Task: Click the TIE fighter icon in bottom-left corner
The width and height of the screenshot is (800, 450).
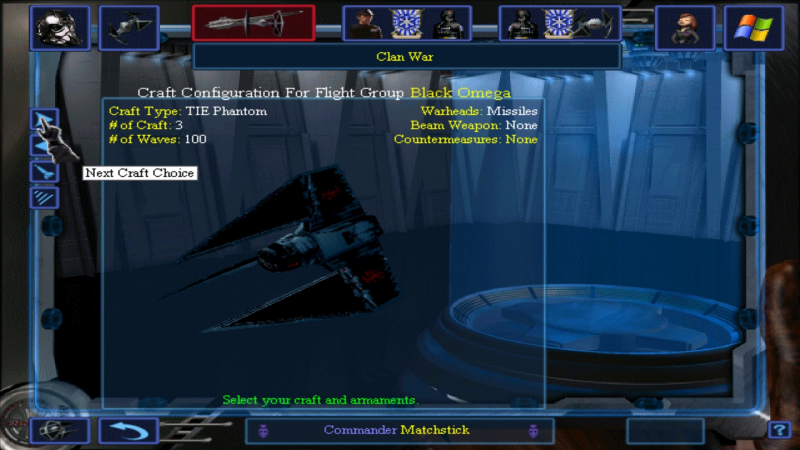Action: tap(59, 431)
